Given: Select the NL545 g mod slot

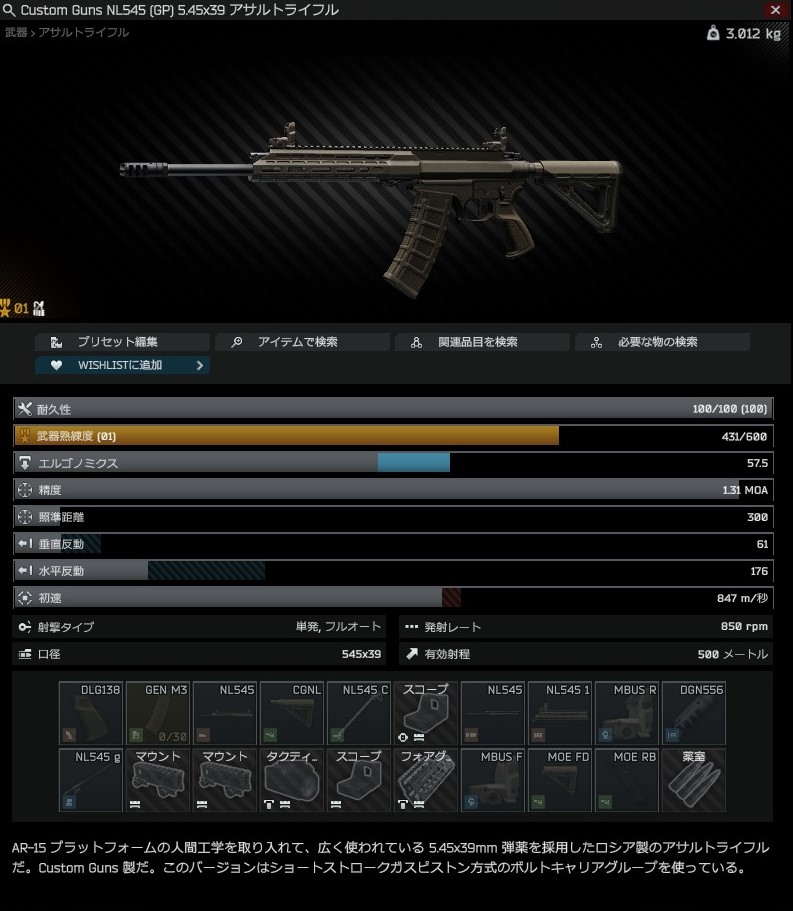Looking at the screenshot, I should (x=91, y=780).
